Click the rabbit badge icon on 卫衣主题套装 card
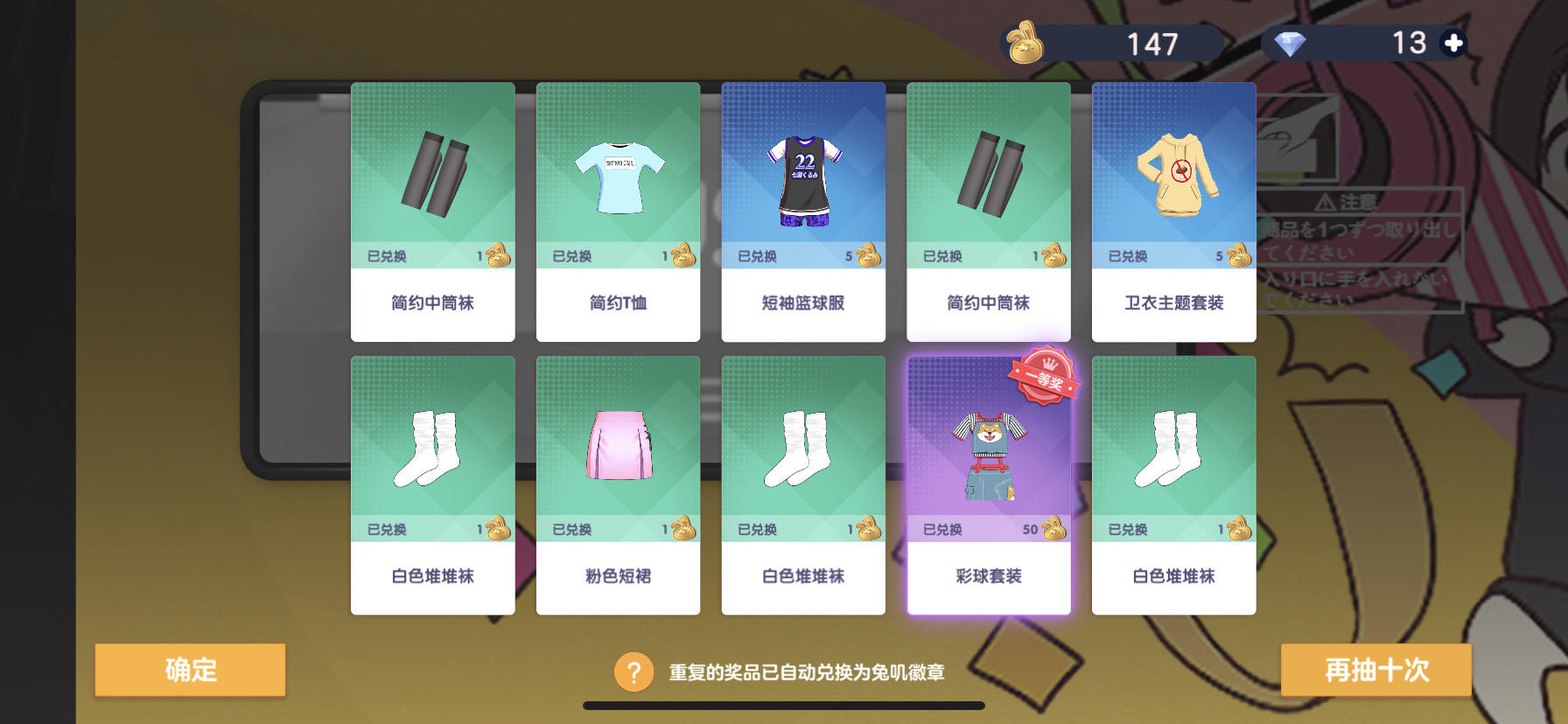The height and width of the screenshot is (724, 1568). (1238, 255)
